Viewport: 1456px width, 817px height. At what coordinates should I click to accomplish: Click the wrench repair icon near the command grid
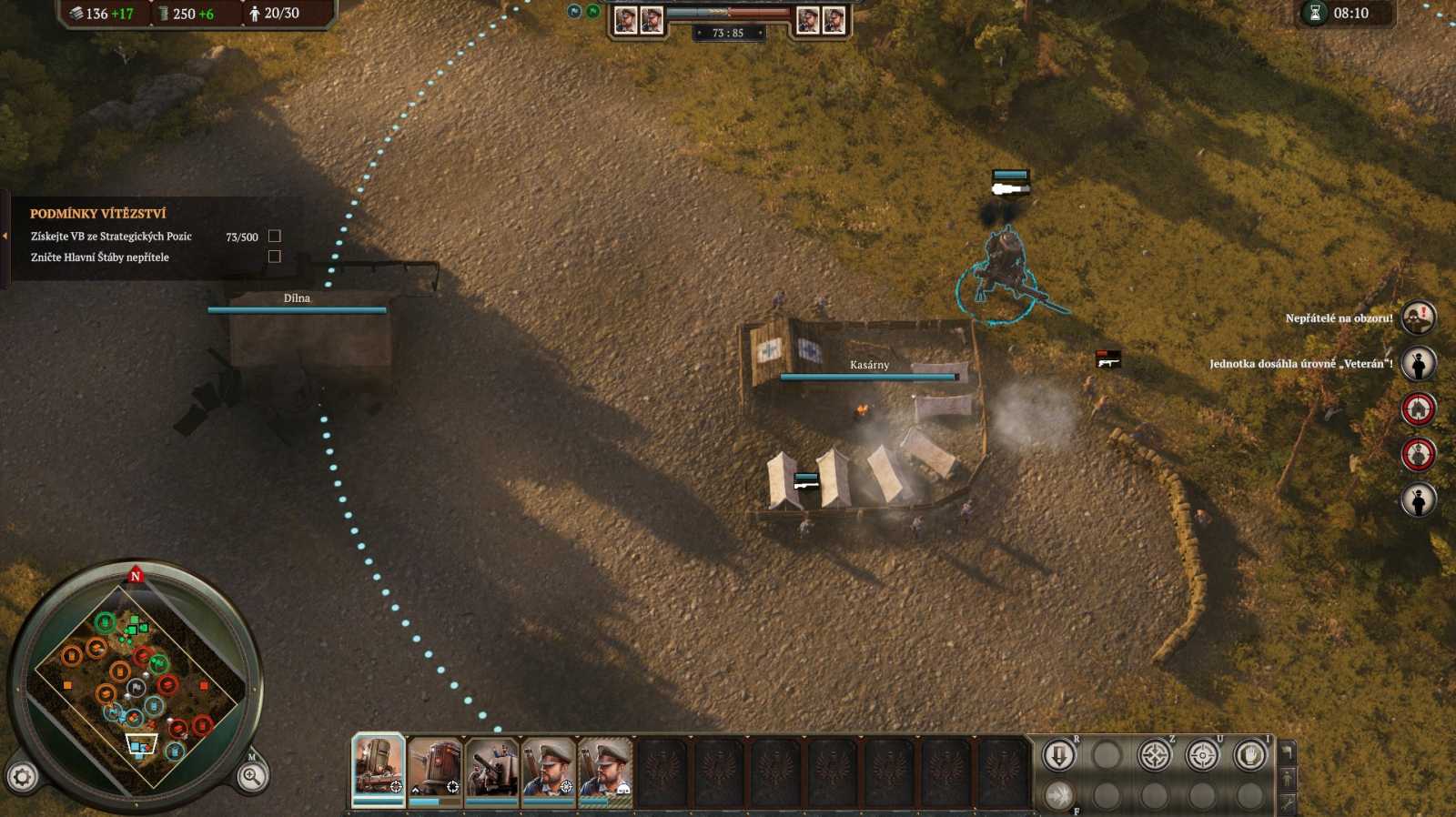[x=1288, y=802]
